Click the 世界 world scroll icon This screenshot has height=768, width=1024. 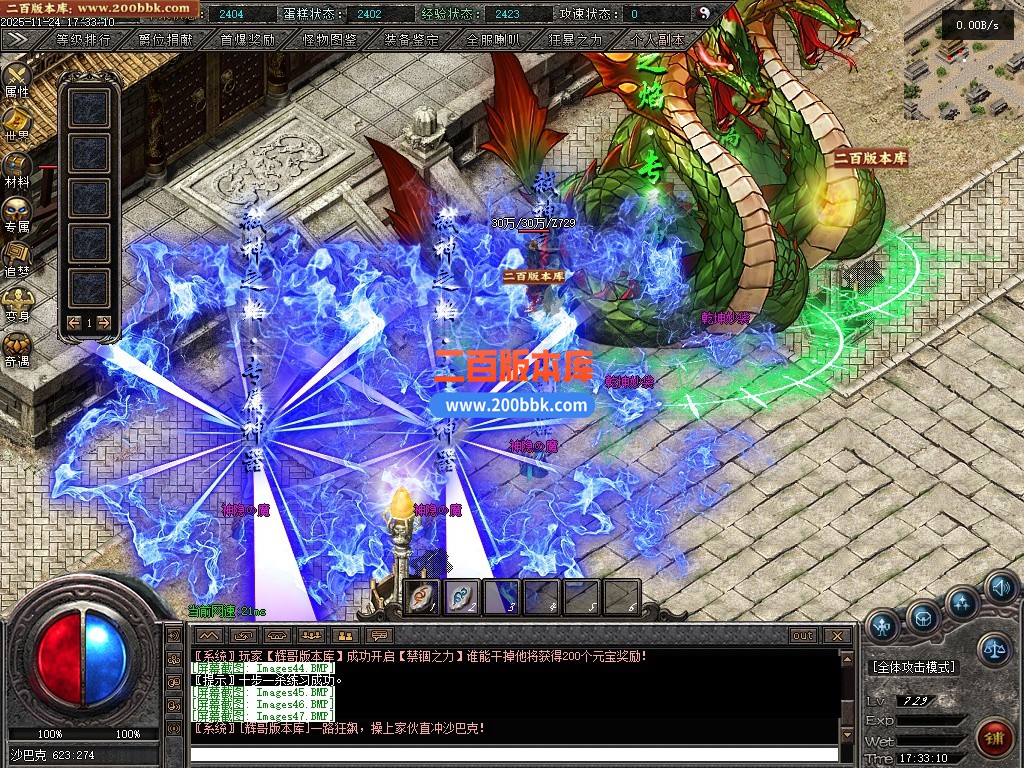pos(17,122)
